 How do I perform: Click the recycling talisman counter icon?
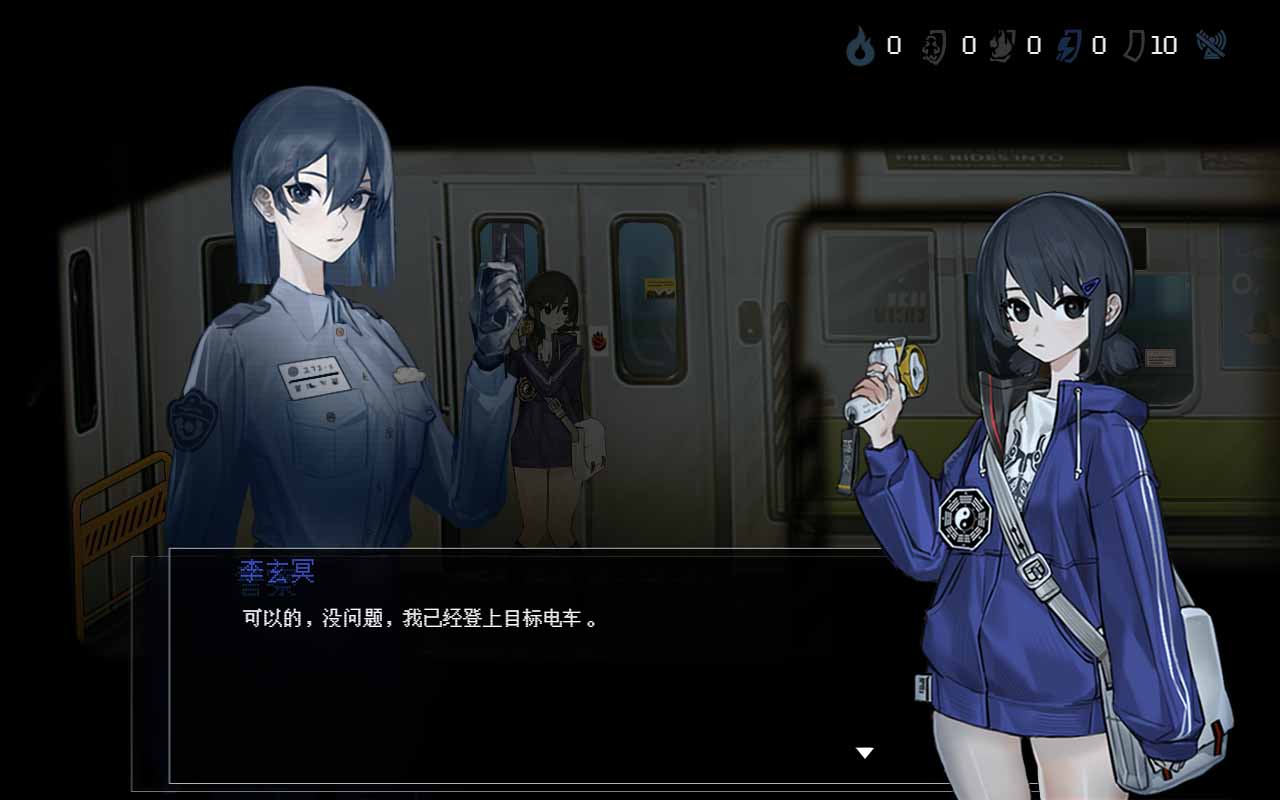932,46
